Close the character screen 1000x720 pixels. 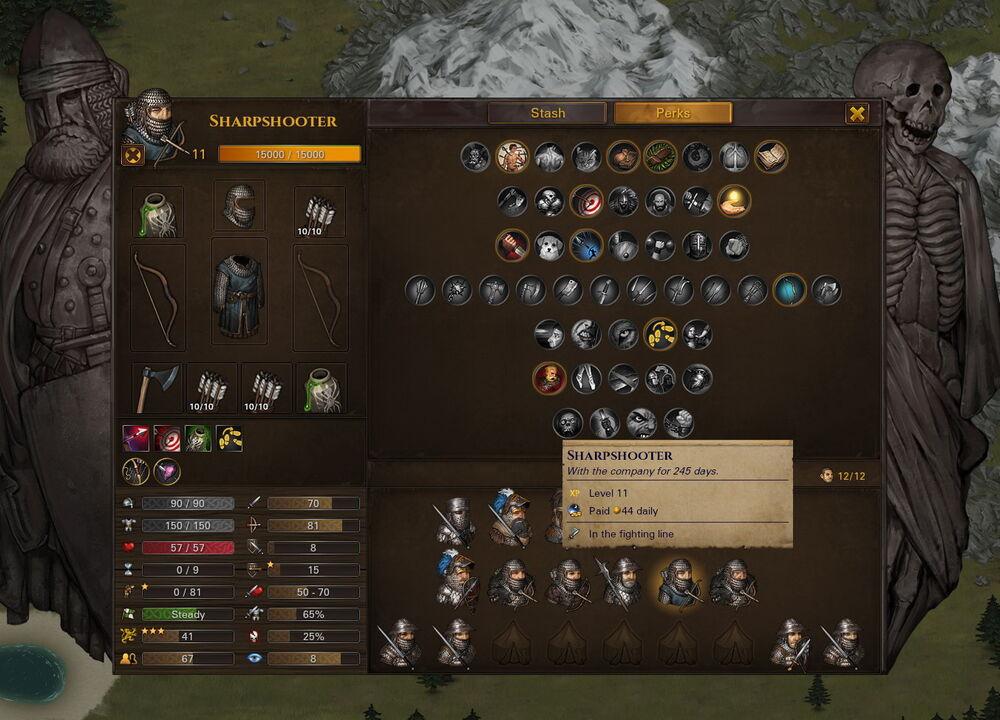tap(857, 113)
